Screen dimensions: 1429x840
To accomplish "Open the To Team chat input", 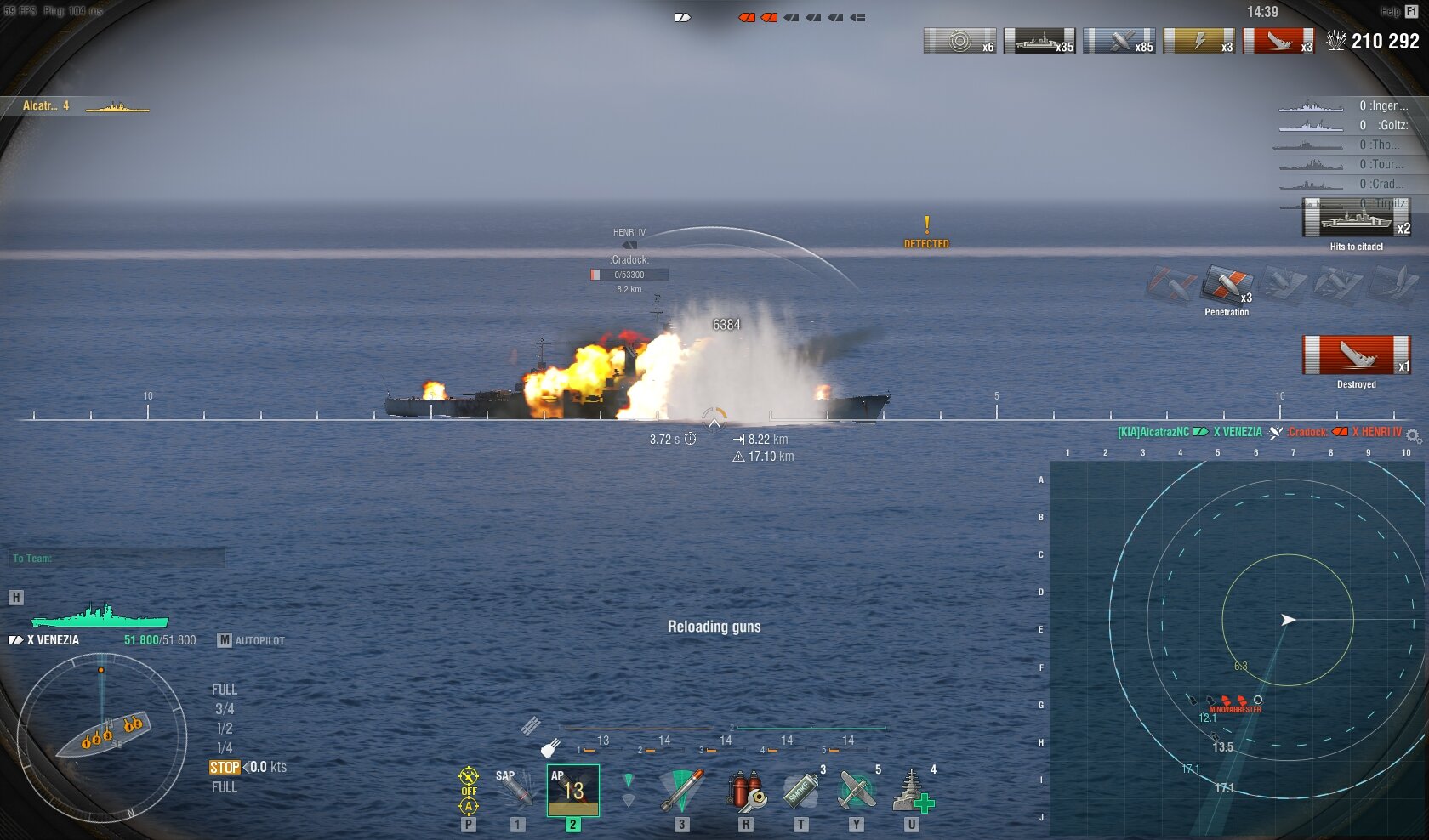I will point(117,559).
